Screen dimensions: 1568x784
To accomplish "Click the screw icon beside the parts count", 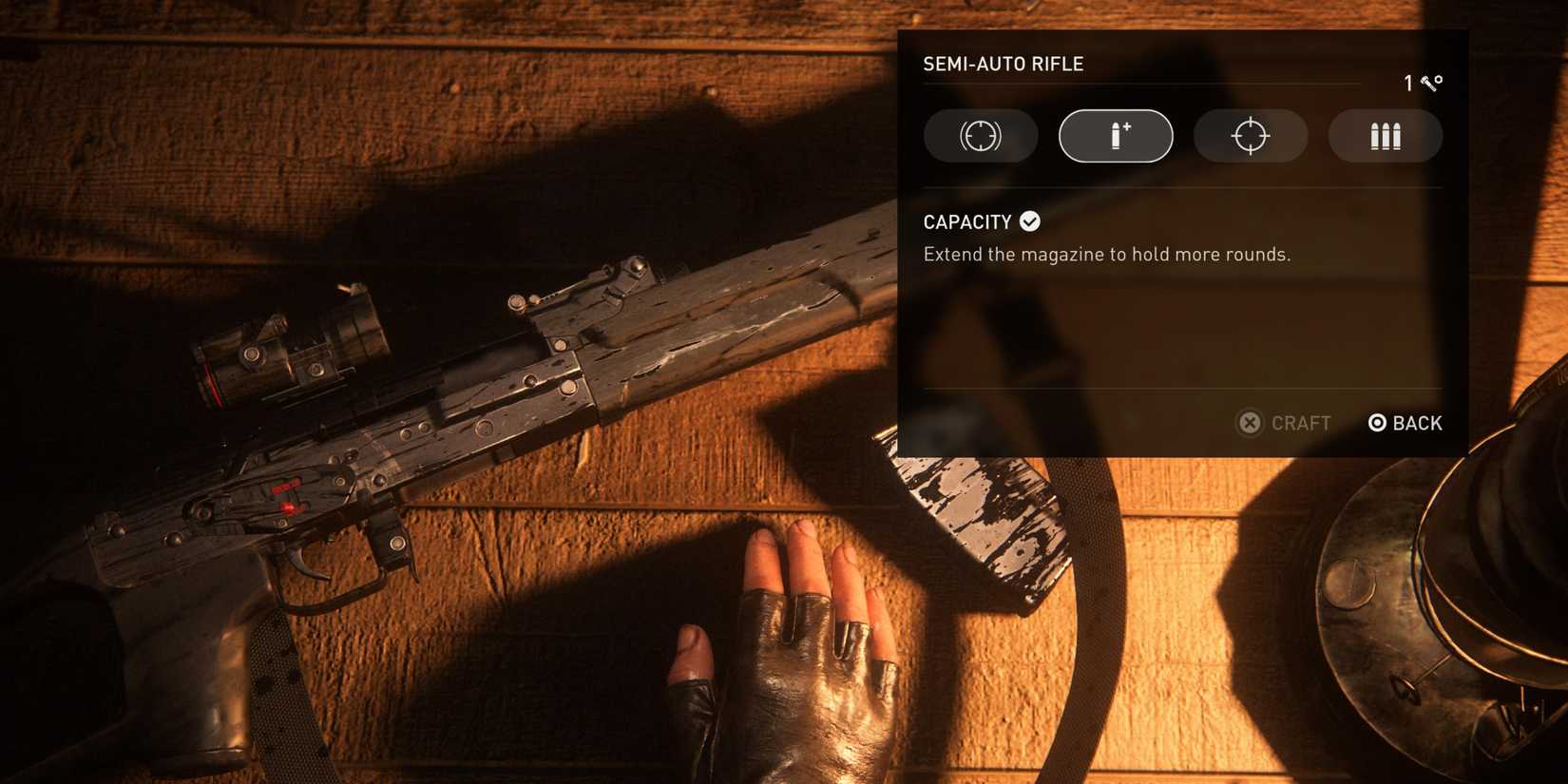I will click(x=1428, y=84).
